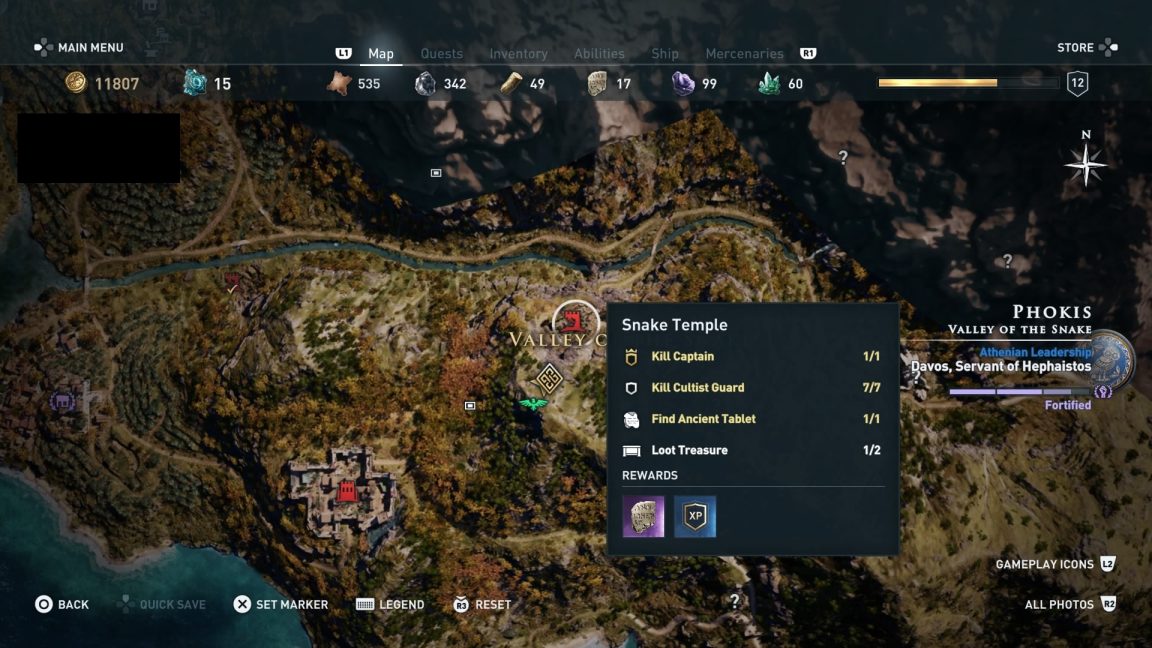
Task: Switch to the Abilities tab
Action: (599, 54)
